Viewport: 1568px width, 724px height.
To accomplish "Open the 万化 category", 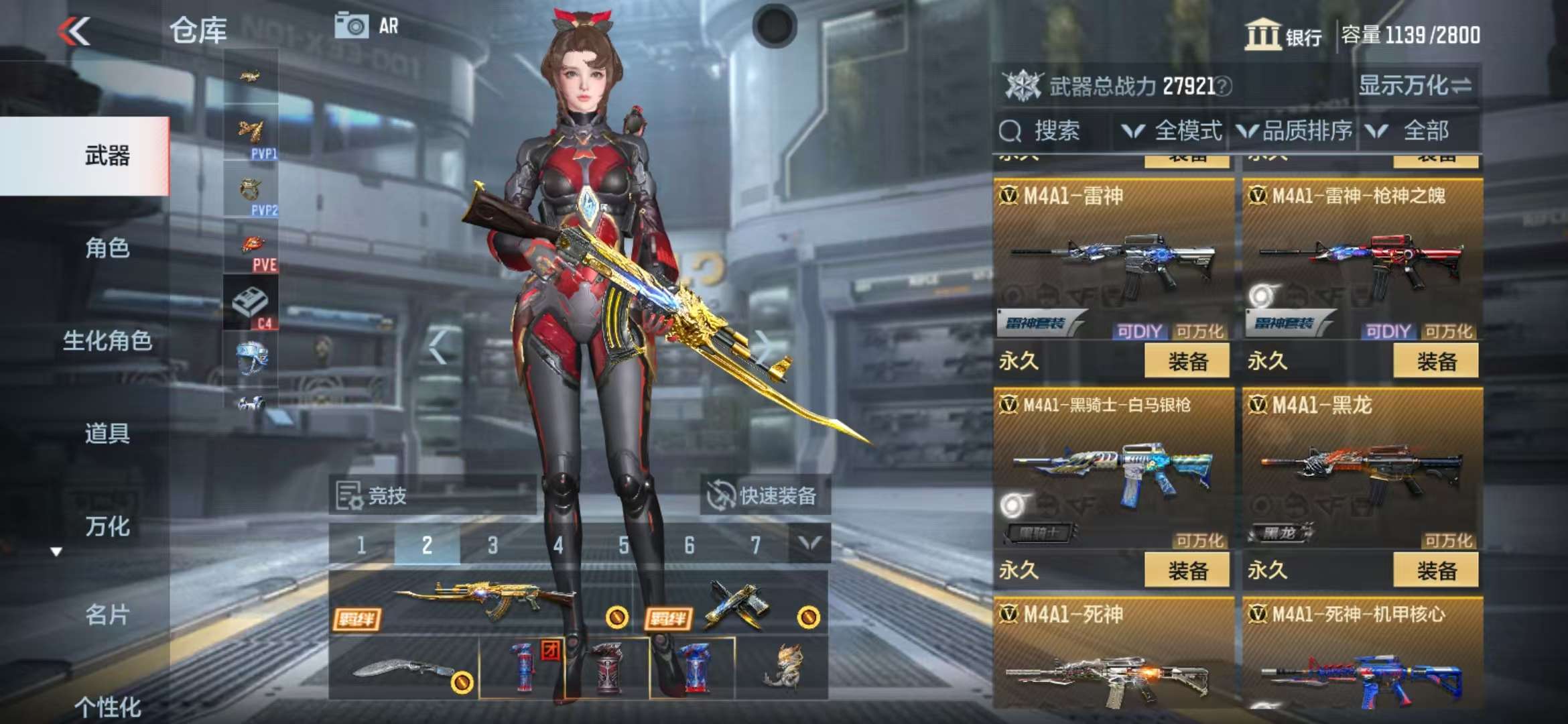I will 107,526.
